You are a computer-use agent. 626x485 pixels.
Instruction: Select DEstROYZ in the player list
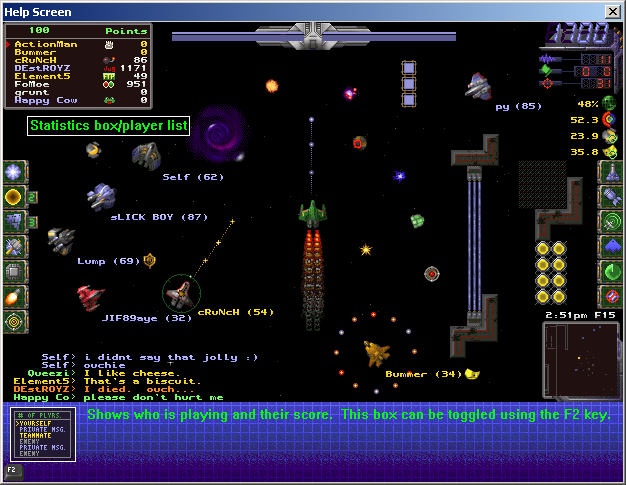tap(42, 68)
